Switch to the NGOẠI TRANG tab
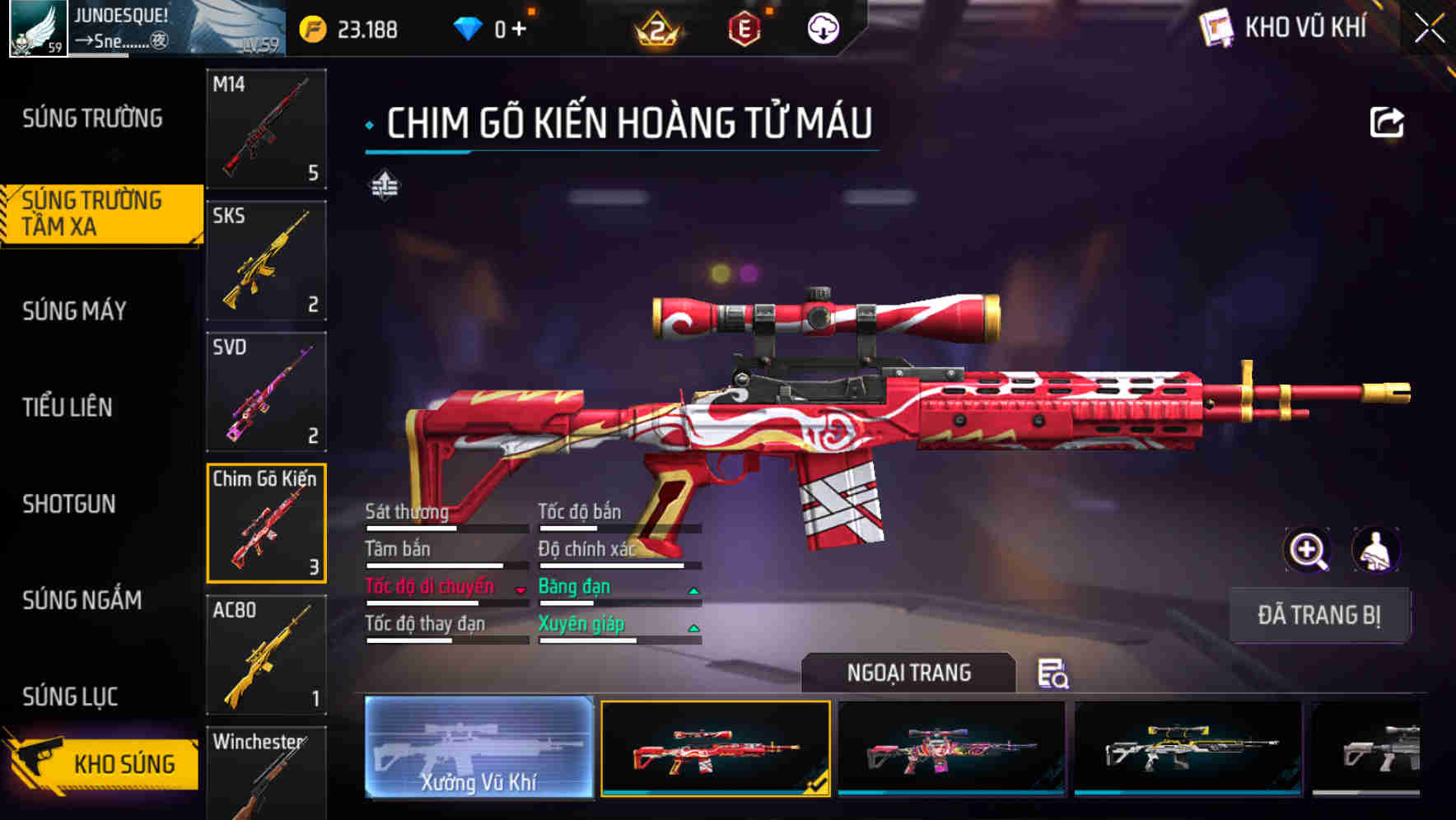Image resolution: width=1456 pixels, height=820 pixels. pos(909,673)
